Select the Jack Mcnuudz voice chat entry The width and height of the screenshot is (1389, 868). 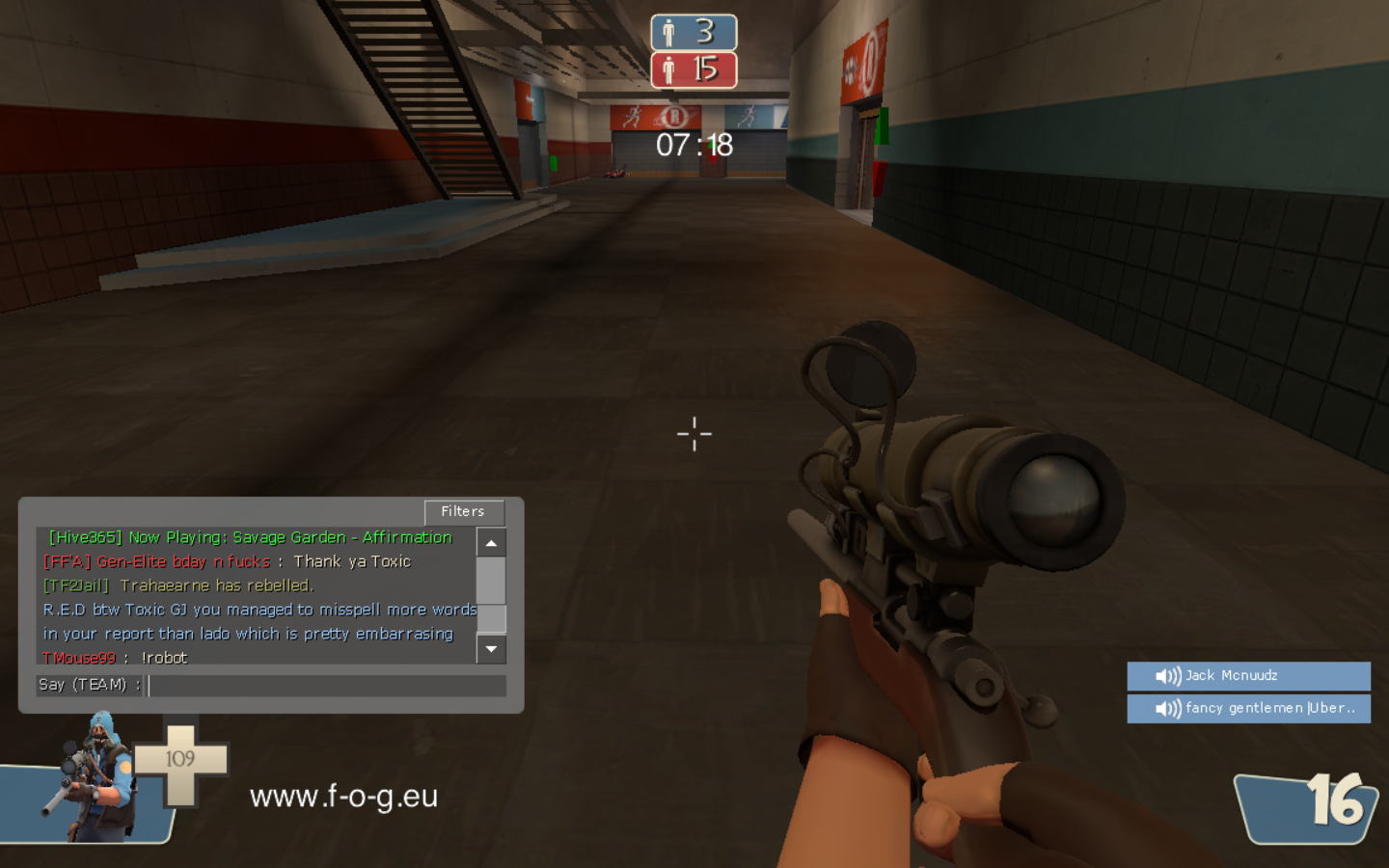[1248, 676]
